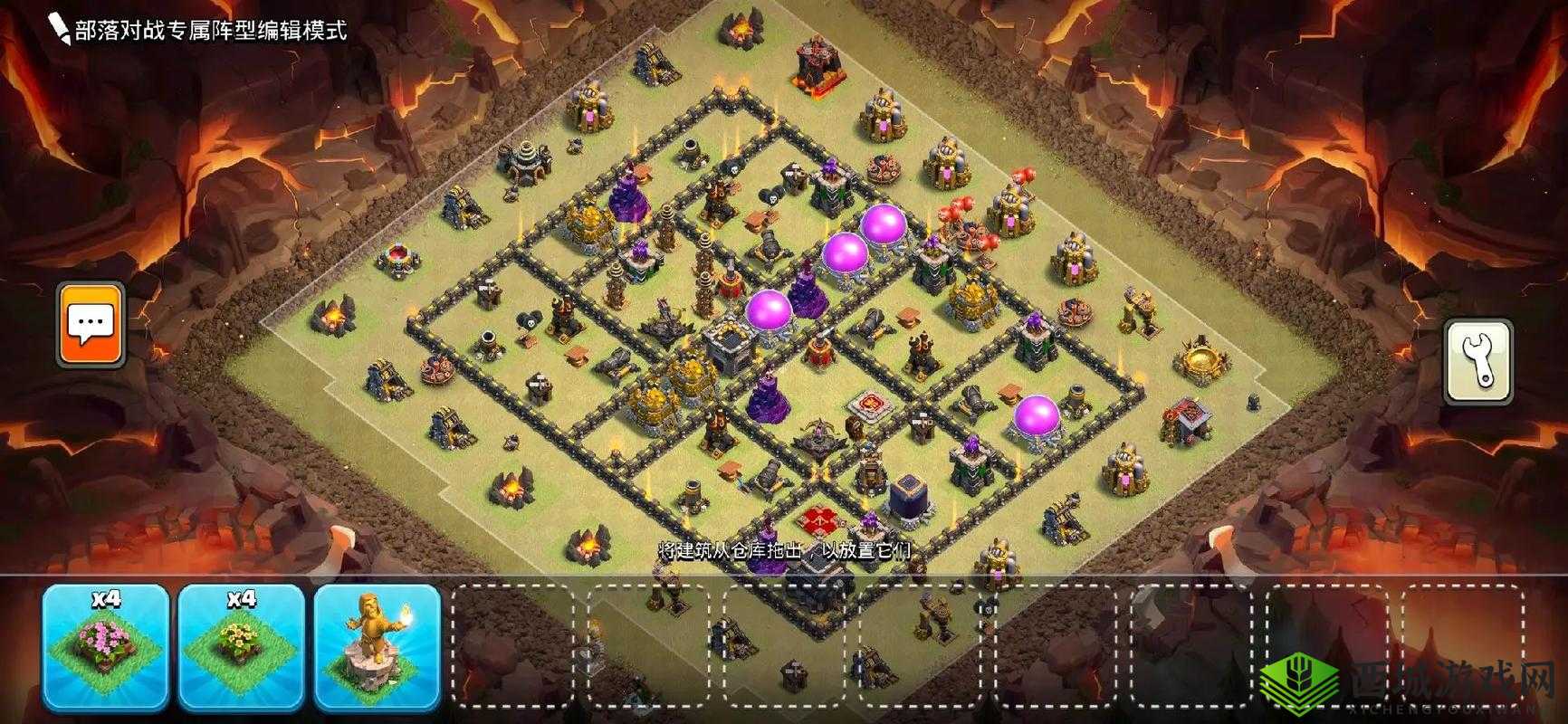Tap the wrench edit tools button
Viewport: 1568px width, 724px height.
click(x=1477, y=359)
